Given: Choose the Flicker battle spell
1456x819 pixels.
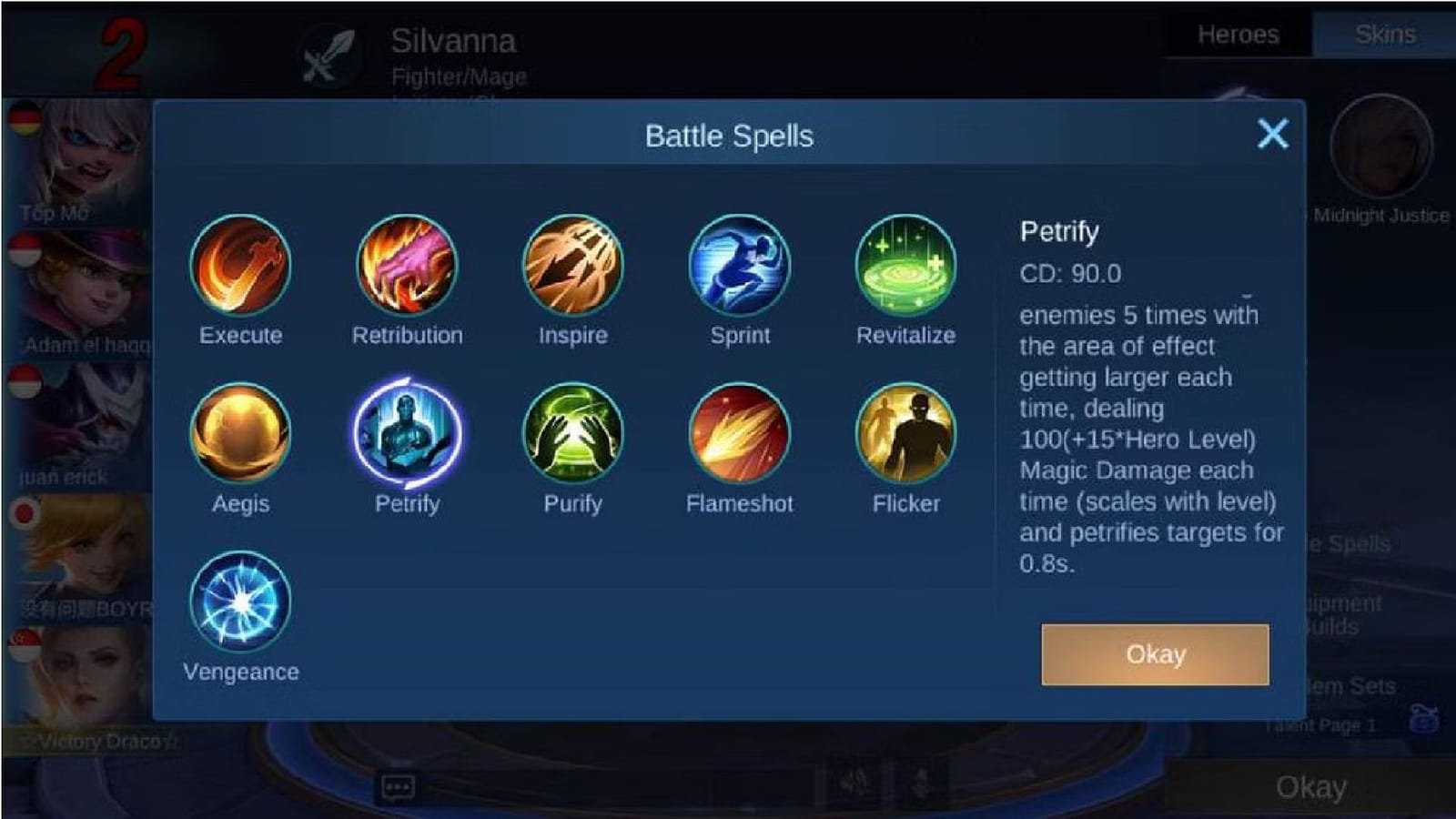Looking at the screenshot, I should 906,435.
